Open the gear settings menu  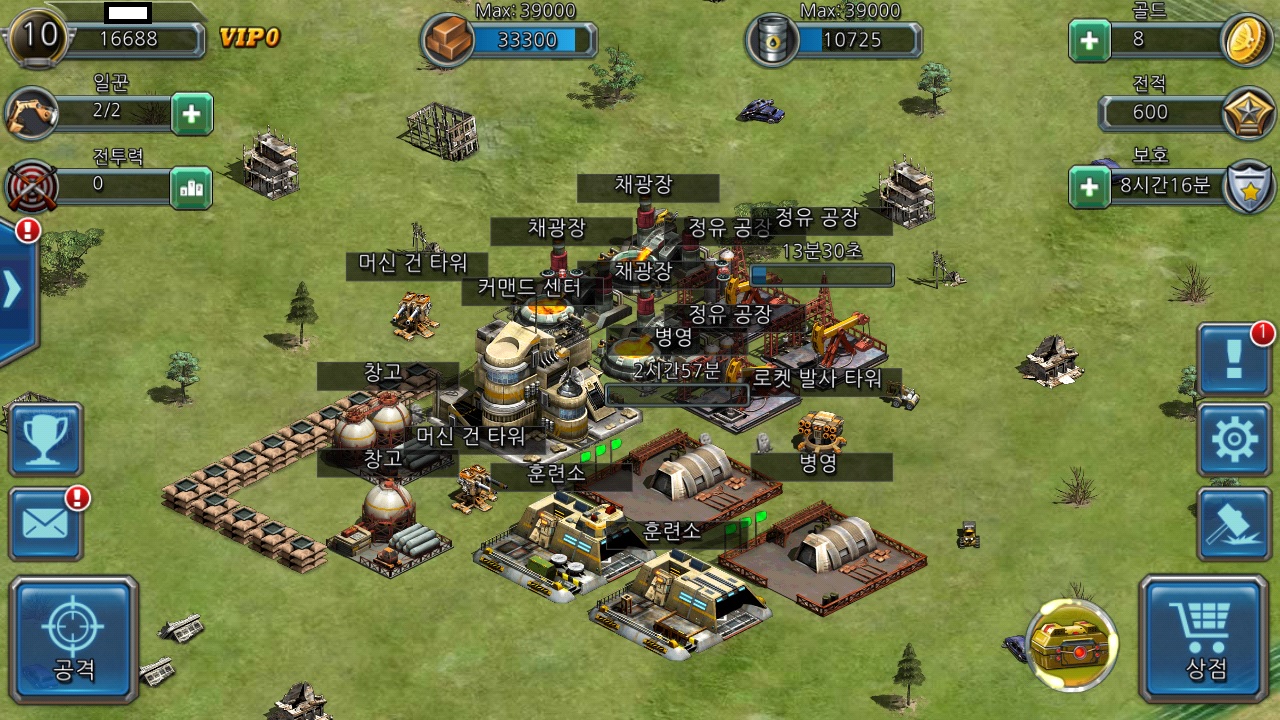[1234, 440]
